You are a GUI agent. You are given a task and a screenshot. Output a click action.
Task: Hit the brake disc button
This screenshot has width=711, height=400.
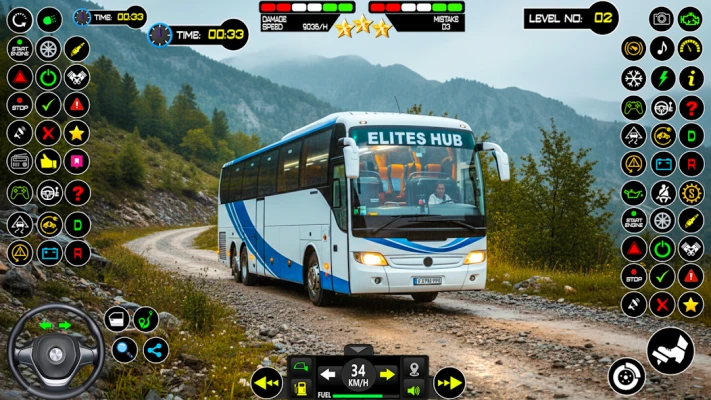point(627,376)
